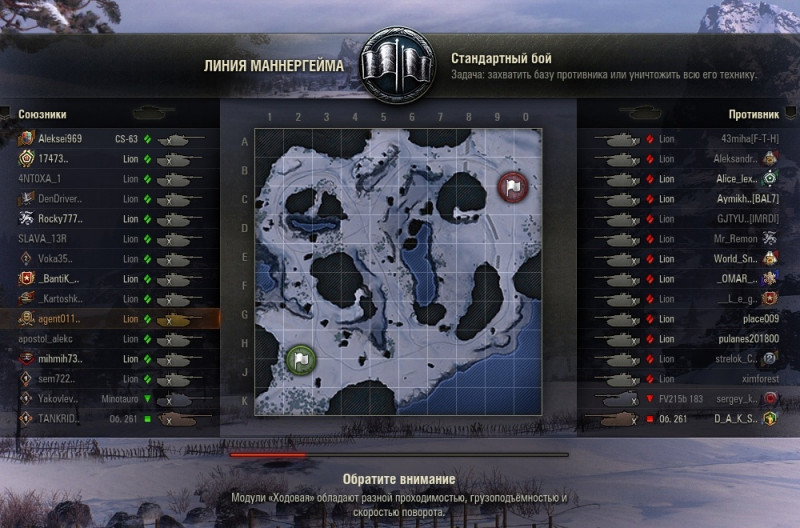The image size is (800, 528).
Task: Click the green allied base flag on map
Action: tap(300, 359)
